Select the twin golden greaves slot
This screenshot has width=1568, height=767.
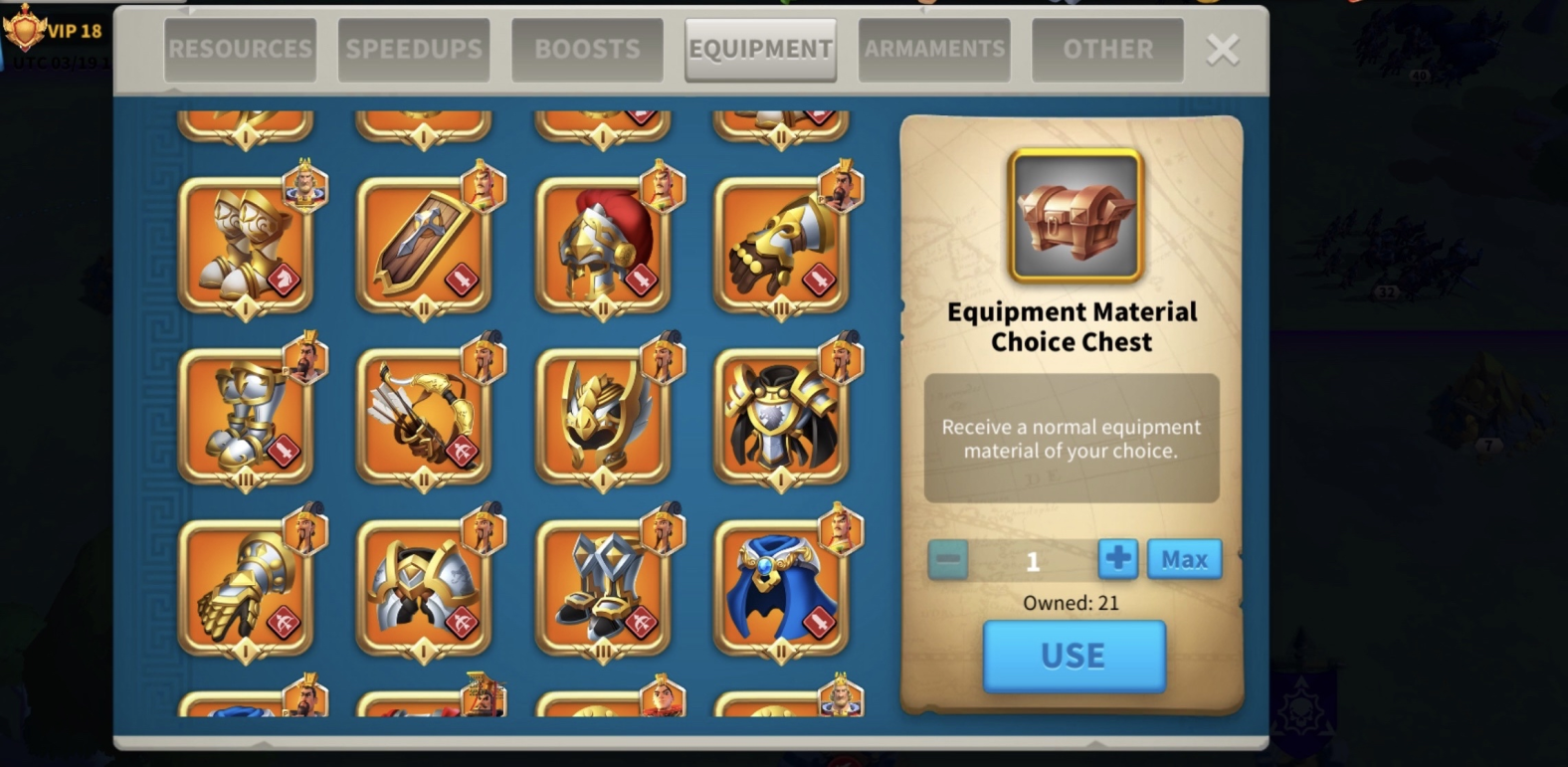coord(246,245)
